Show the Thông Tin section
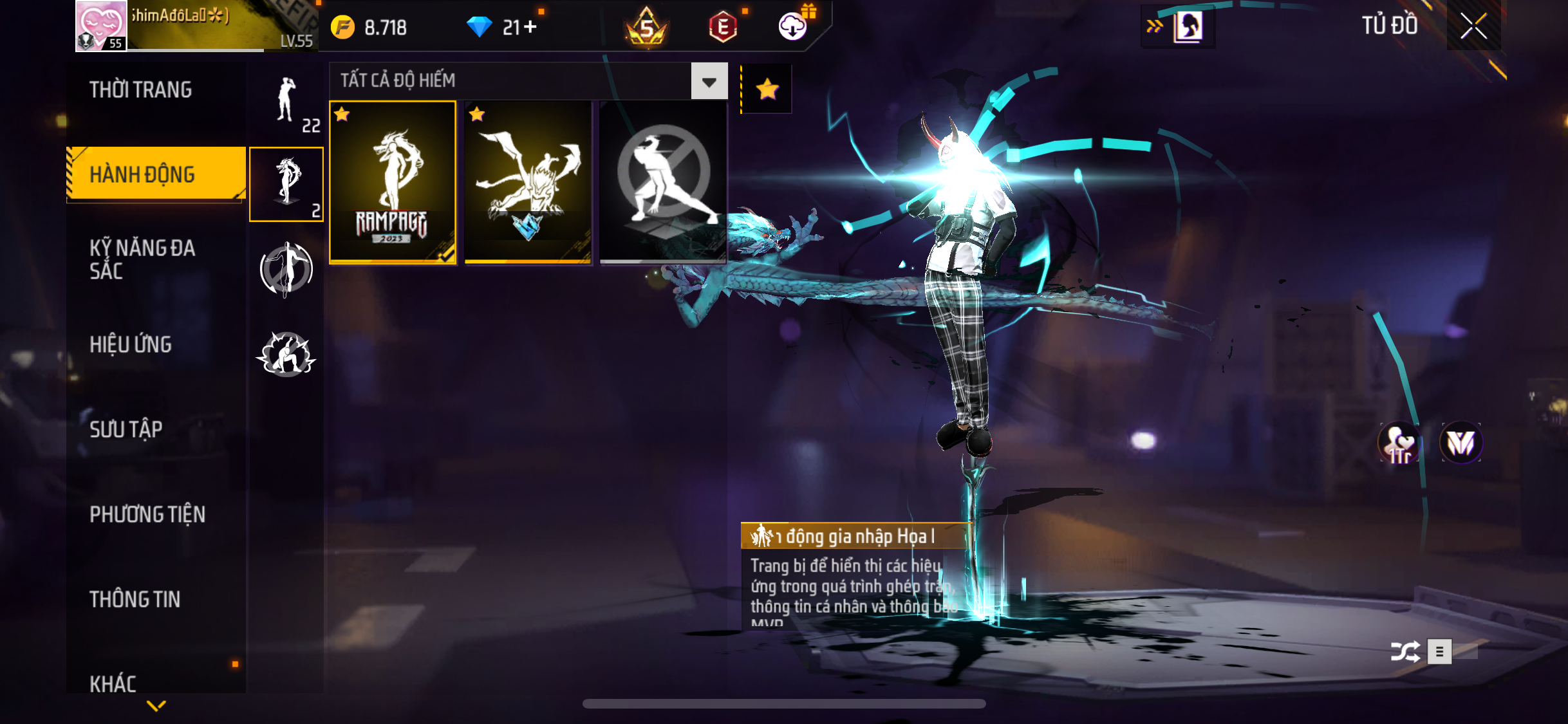This screenshot has height=724, width=1568. tap(135, 599)
